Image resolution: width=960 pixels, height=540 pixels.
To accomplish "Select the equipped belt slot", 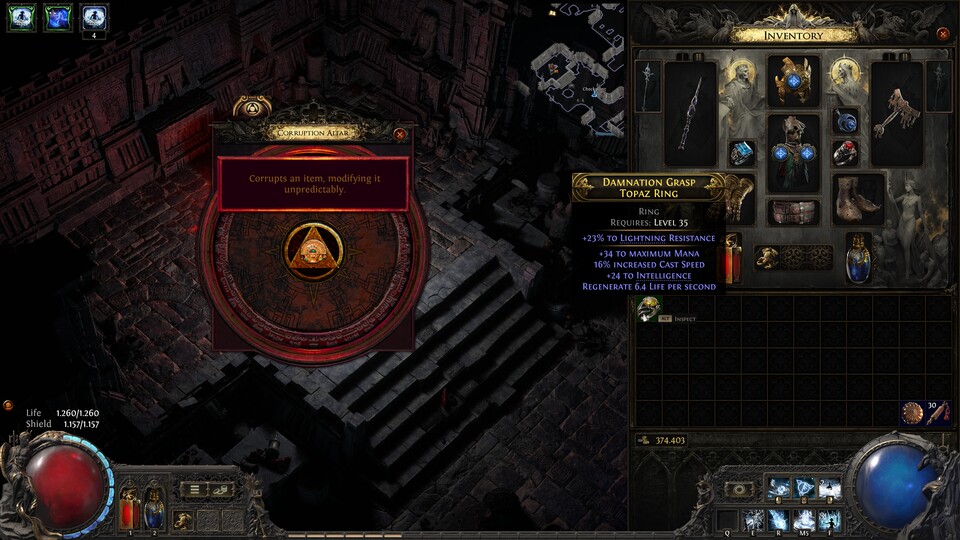I will [x=793, y=212].
